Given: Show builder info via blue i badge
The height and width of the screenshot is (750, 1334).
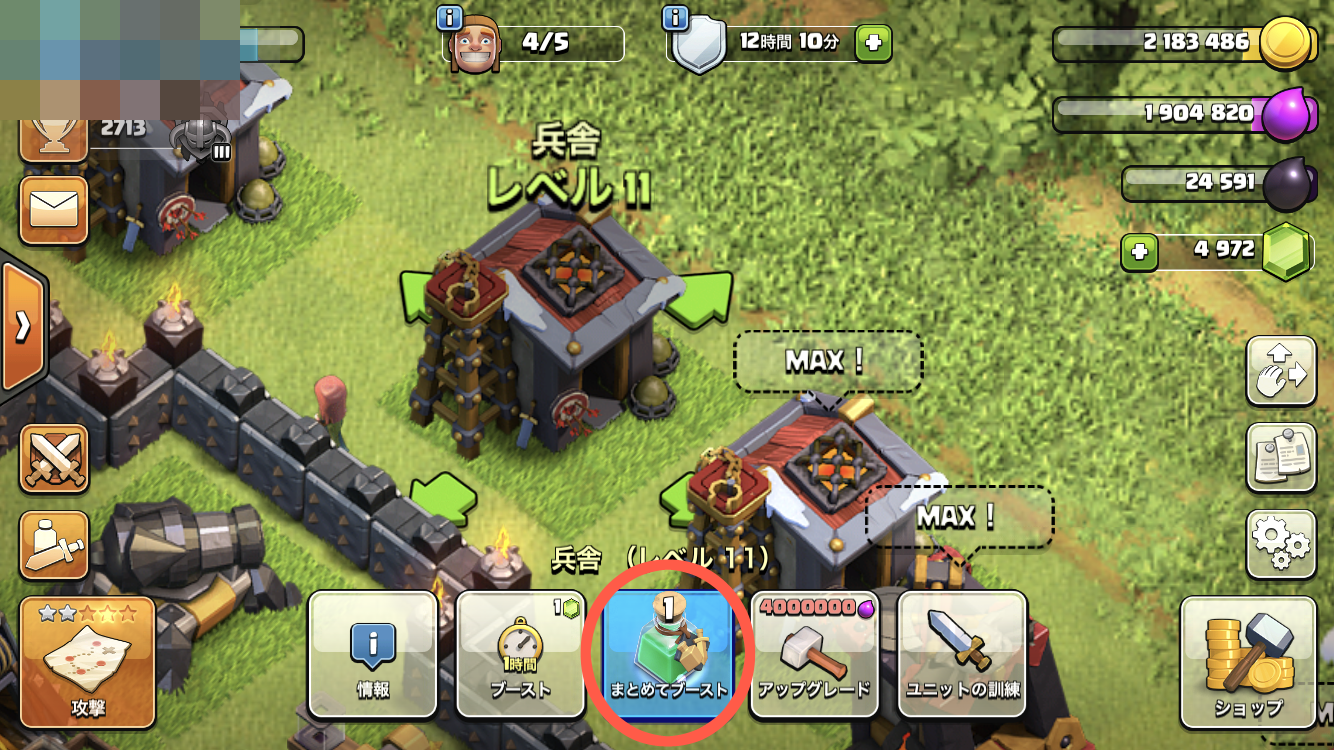Looking at the screenshot, I should click(450, 17).
